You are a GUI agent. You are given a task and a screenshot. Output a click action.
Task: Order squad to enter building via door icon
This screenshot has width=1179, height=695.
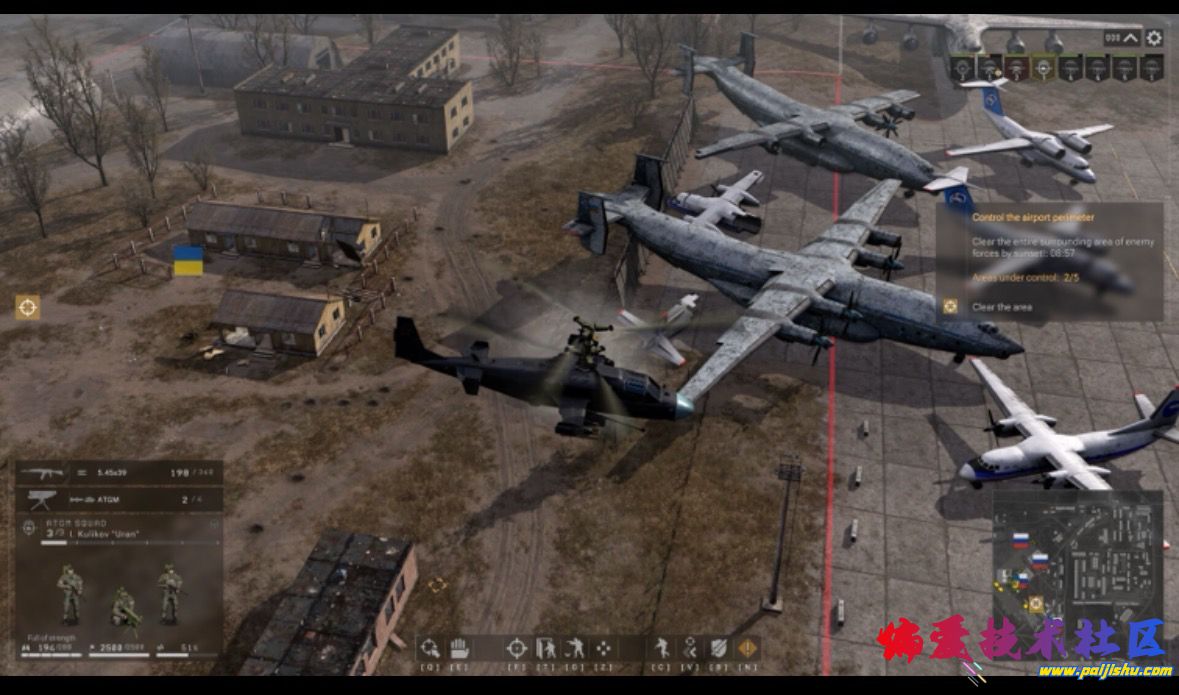tap(545, 647)
